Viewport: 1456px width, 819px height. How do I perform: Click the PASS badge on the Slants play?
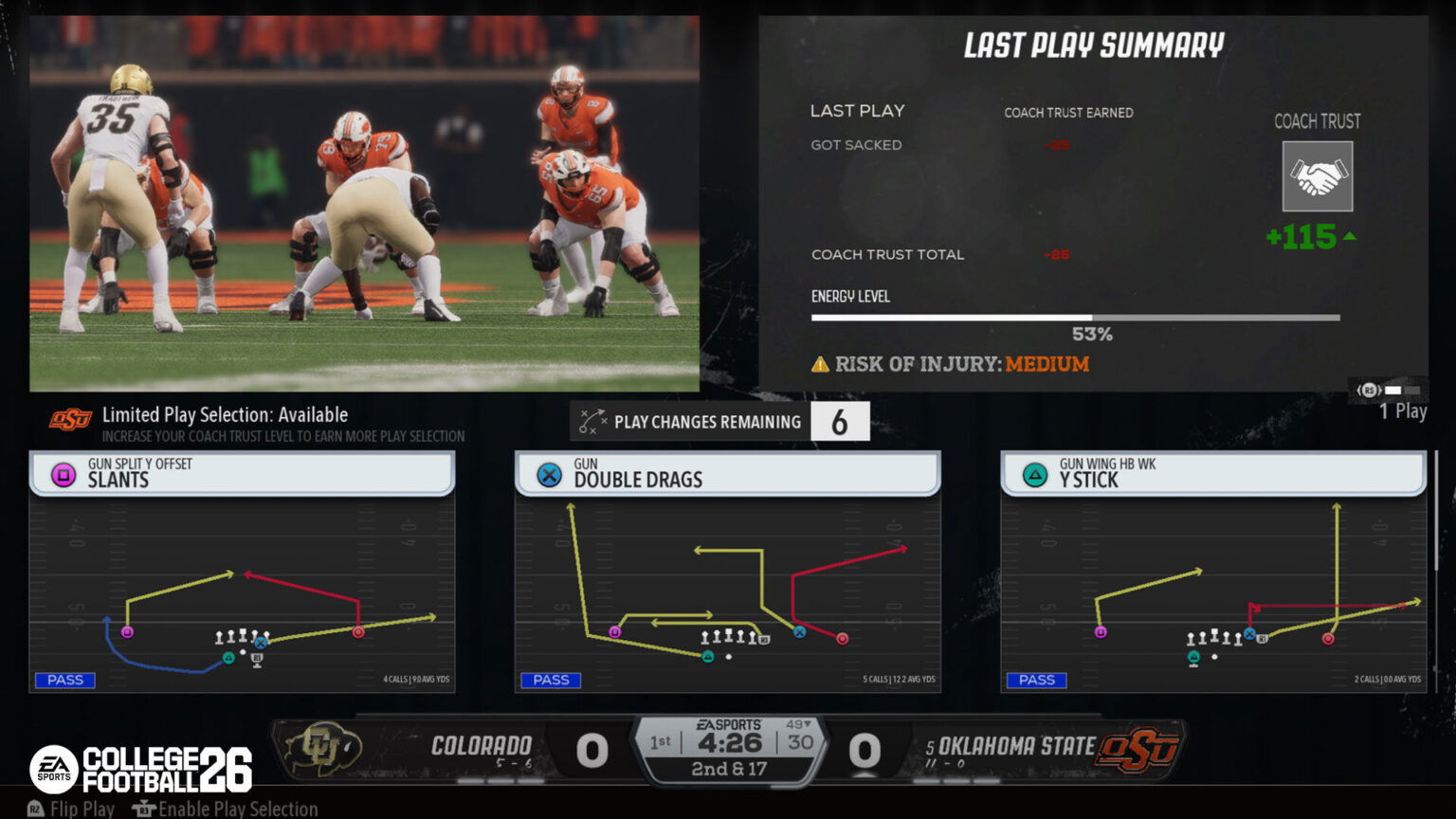pos(64,680)
